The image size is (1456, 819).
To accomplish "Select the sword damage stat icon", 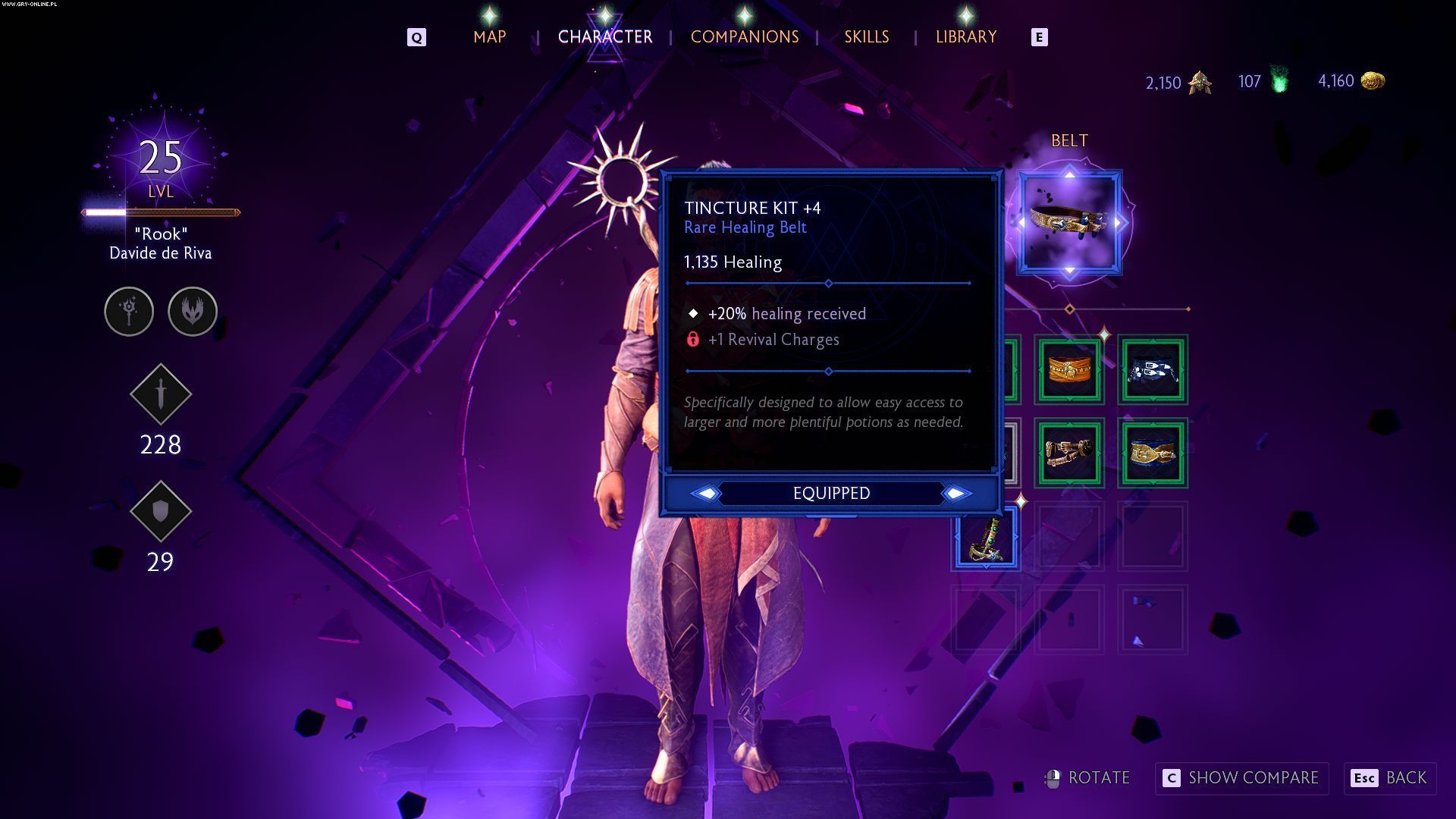I will click(161, 394).
